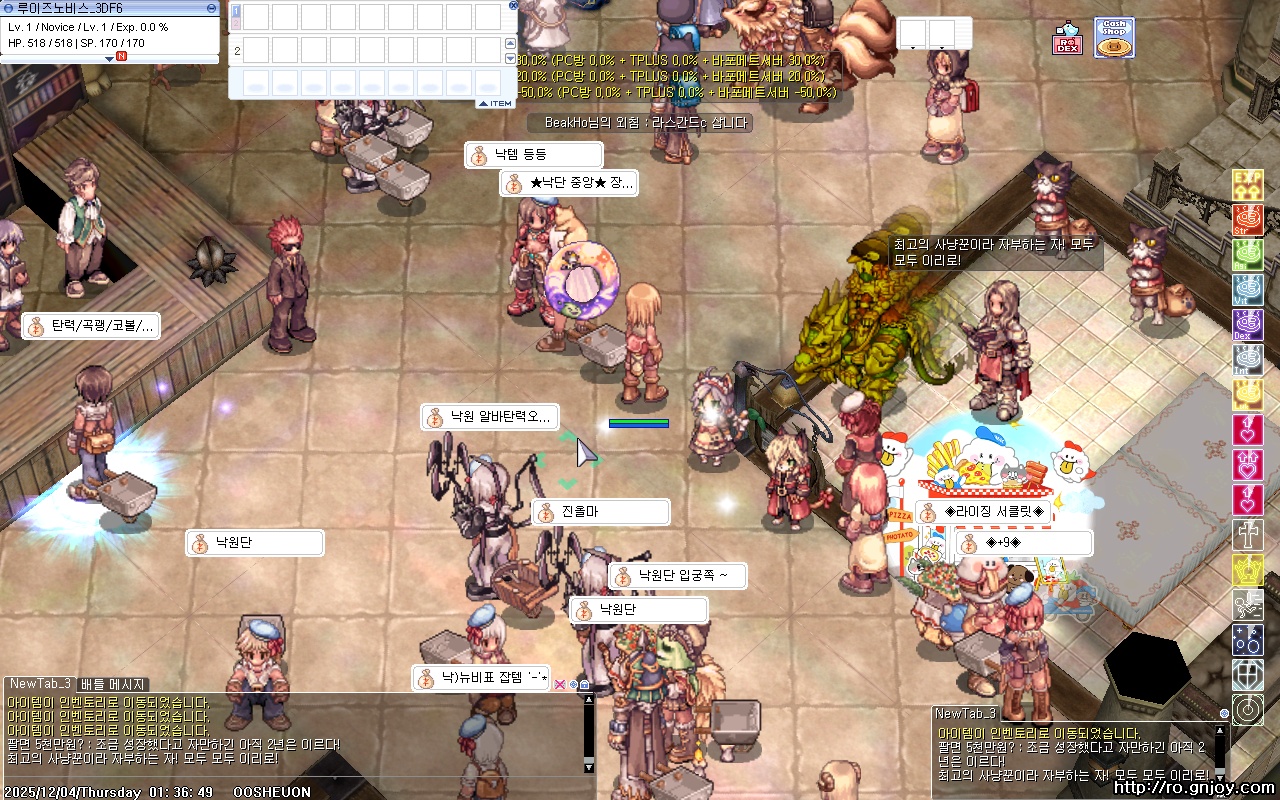Check the 낙원단 입궁쪽 ~ shop sign
1280x800 pixels.
(678, 576)
